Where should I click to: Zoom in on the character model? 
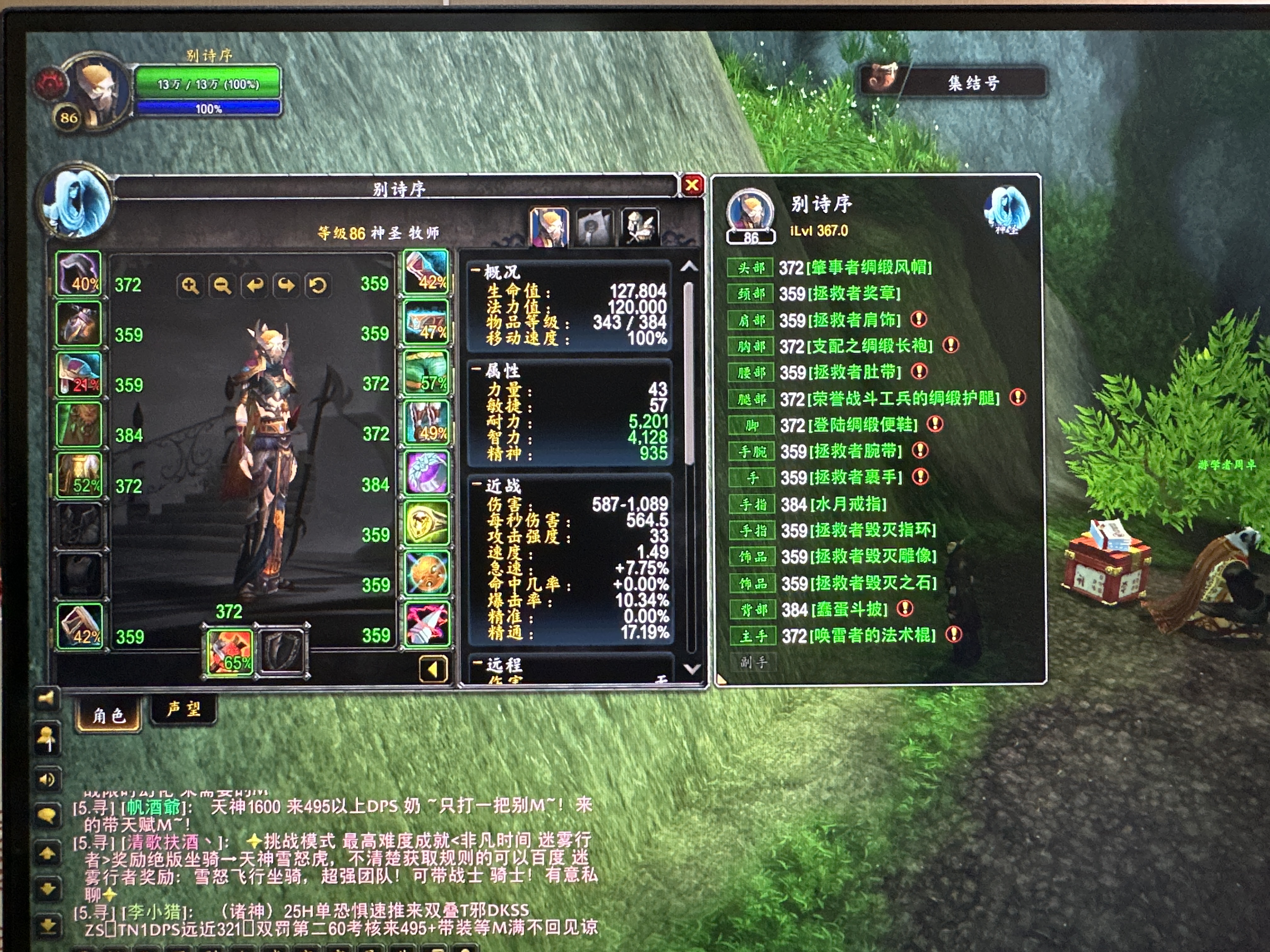click(x=190, y=285)
